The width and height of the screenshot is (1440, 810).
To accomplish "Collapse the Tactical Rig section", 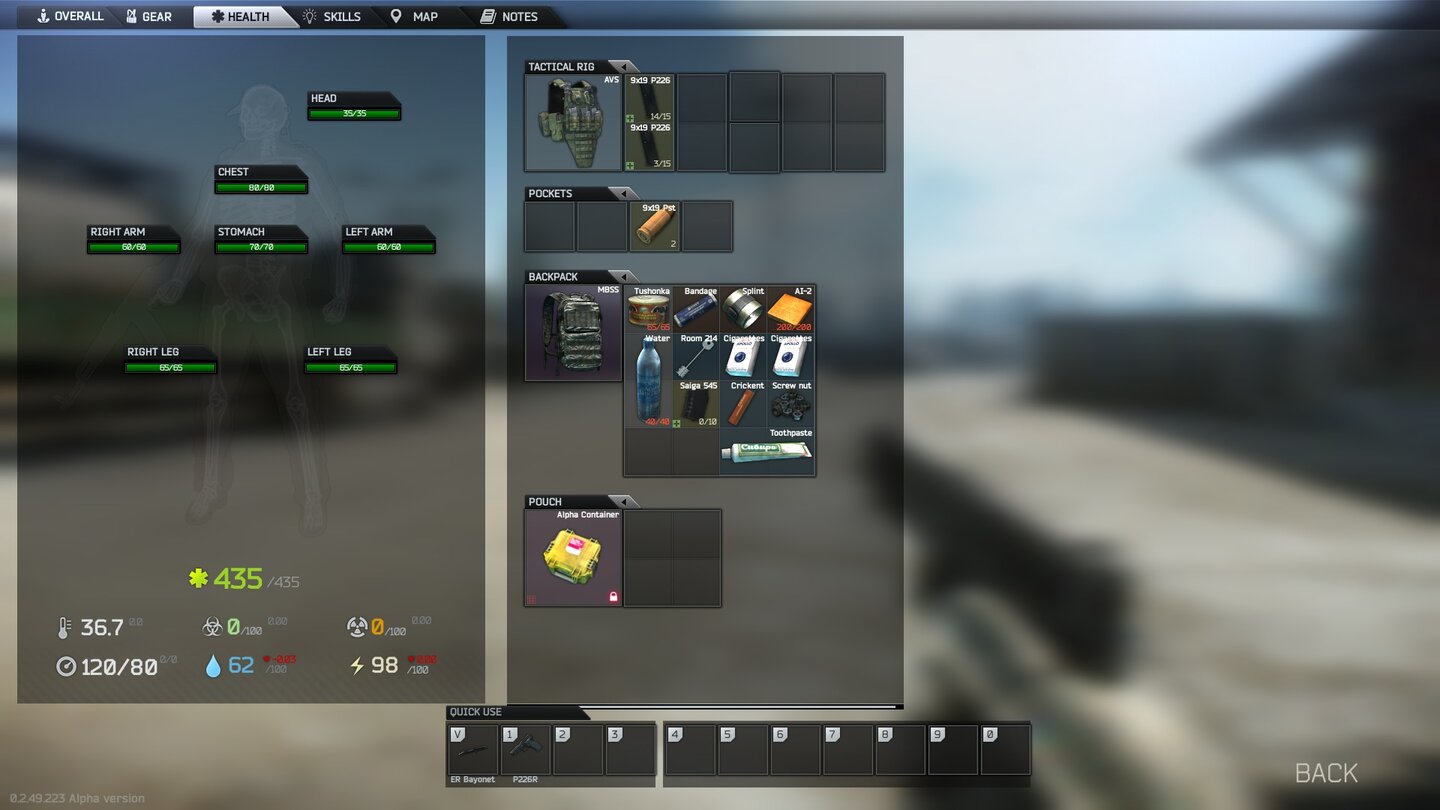I will click(x=624, y=66).
